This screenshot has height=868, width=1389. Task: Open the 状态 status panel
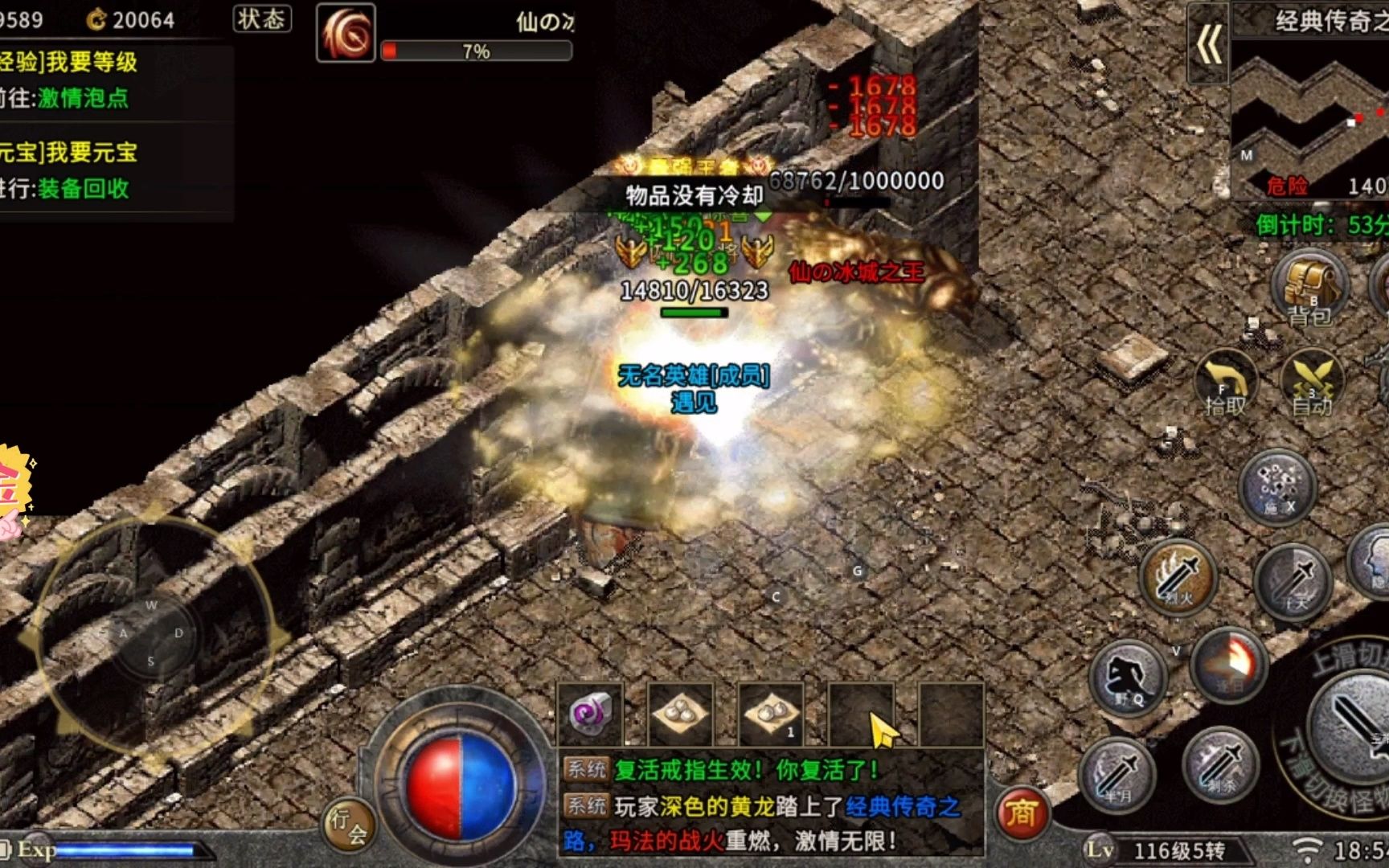click(262, 18)
